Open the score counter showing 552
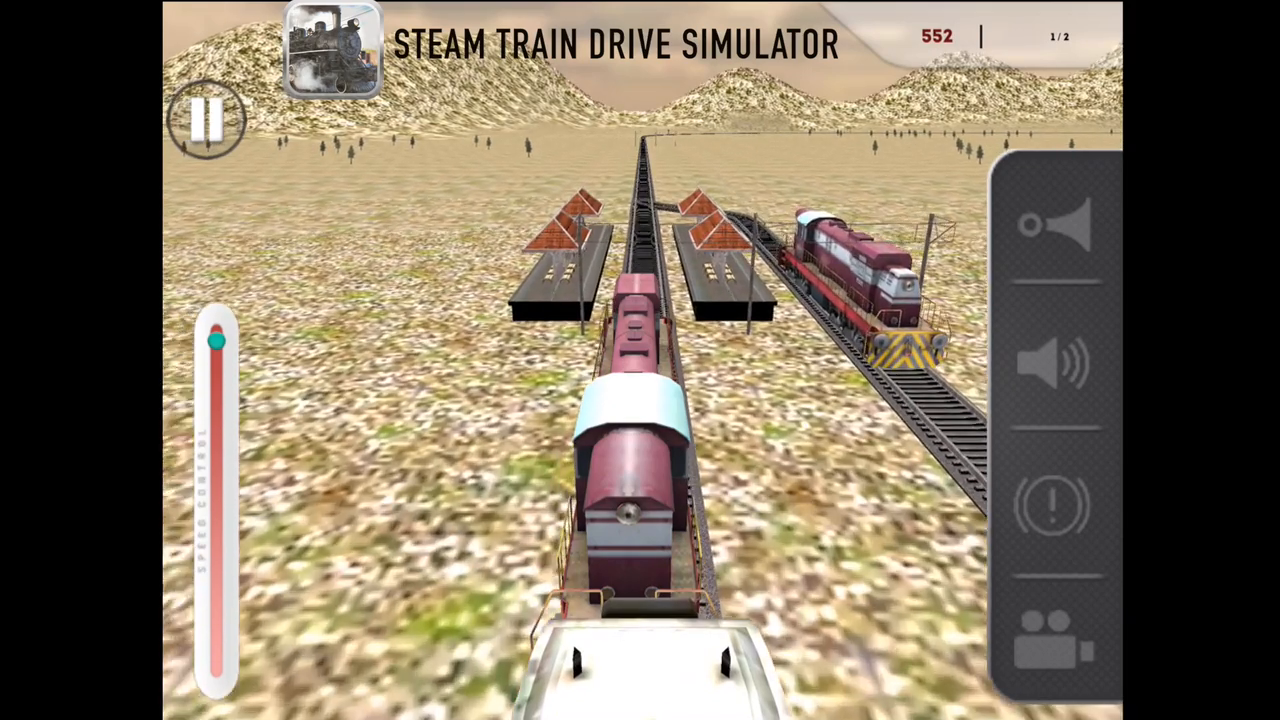 pyautogui.click(x=937, y=36)
